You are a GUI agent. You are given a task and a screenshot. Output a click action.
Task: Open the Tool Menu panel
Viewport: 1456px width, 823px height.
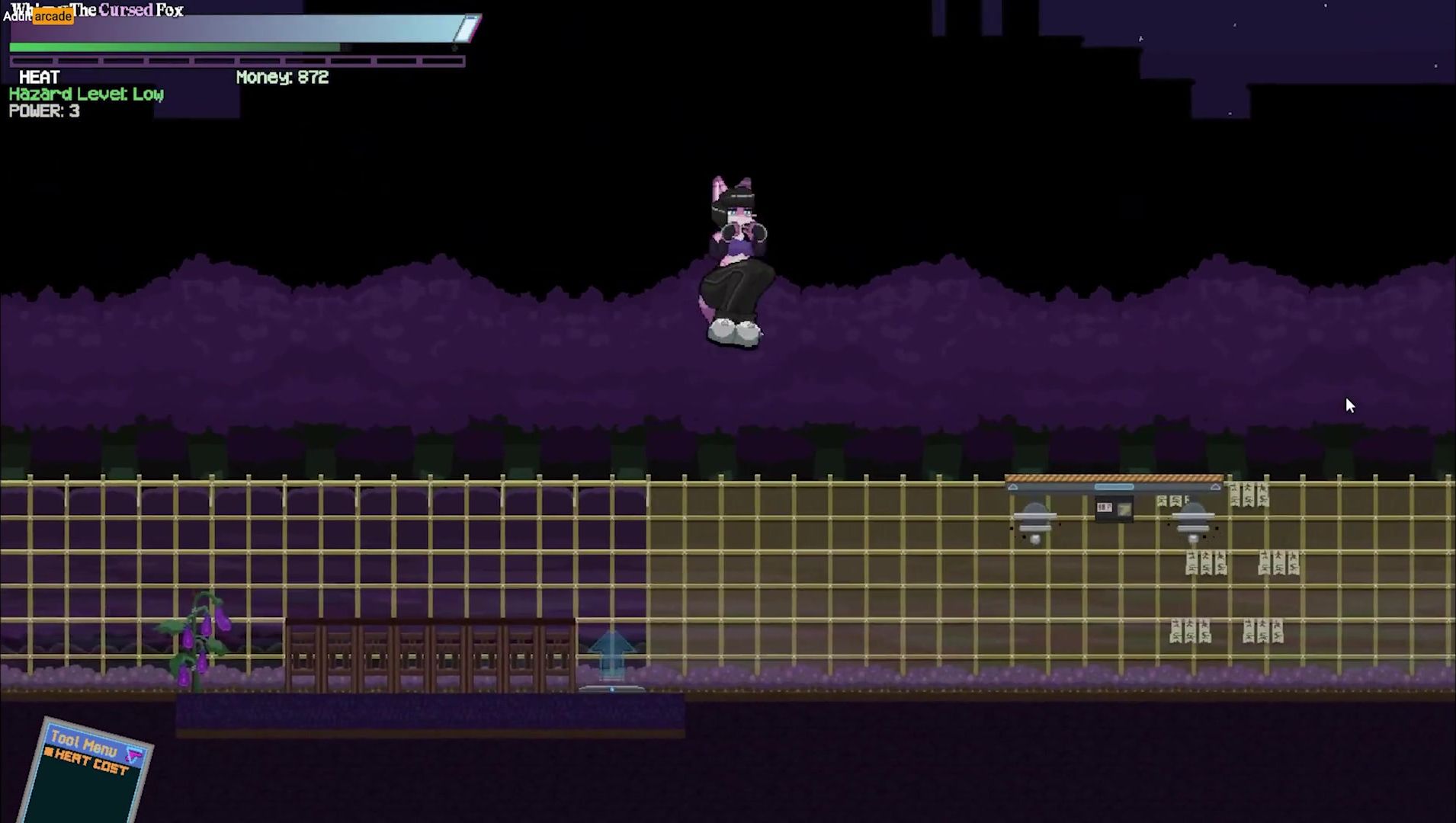(x=83, y=742)
